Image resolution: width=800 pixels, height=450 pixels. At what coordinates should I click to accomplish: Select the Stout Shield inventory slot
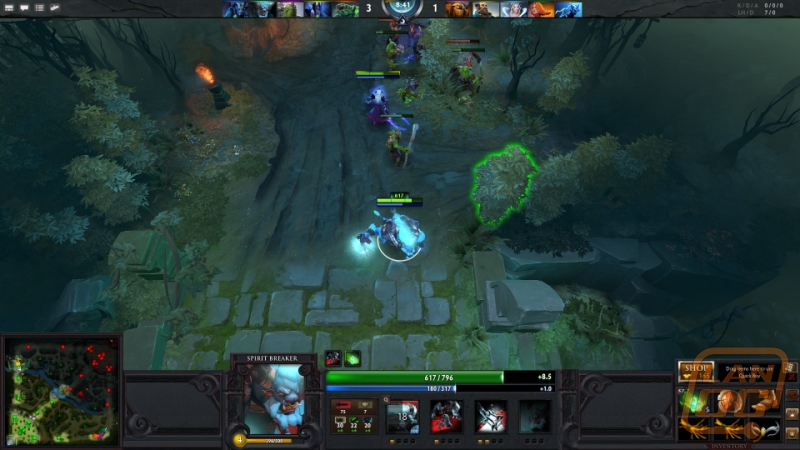(x=727, y=401)
